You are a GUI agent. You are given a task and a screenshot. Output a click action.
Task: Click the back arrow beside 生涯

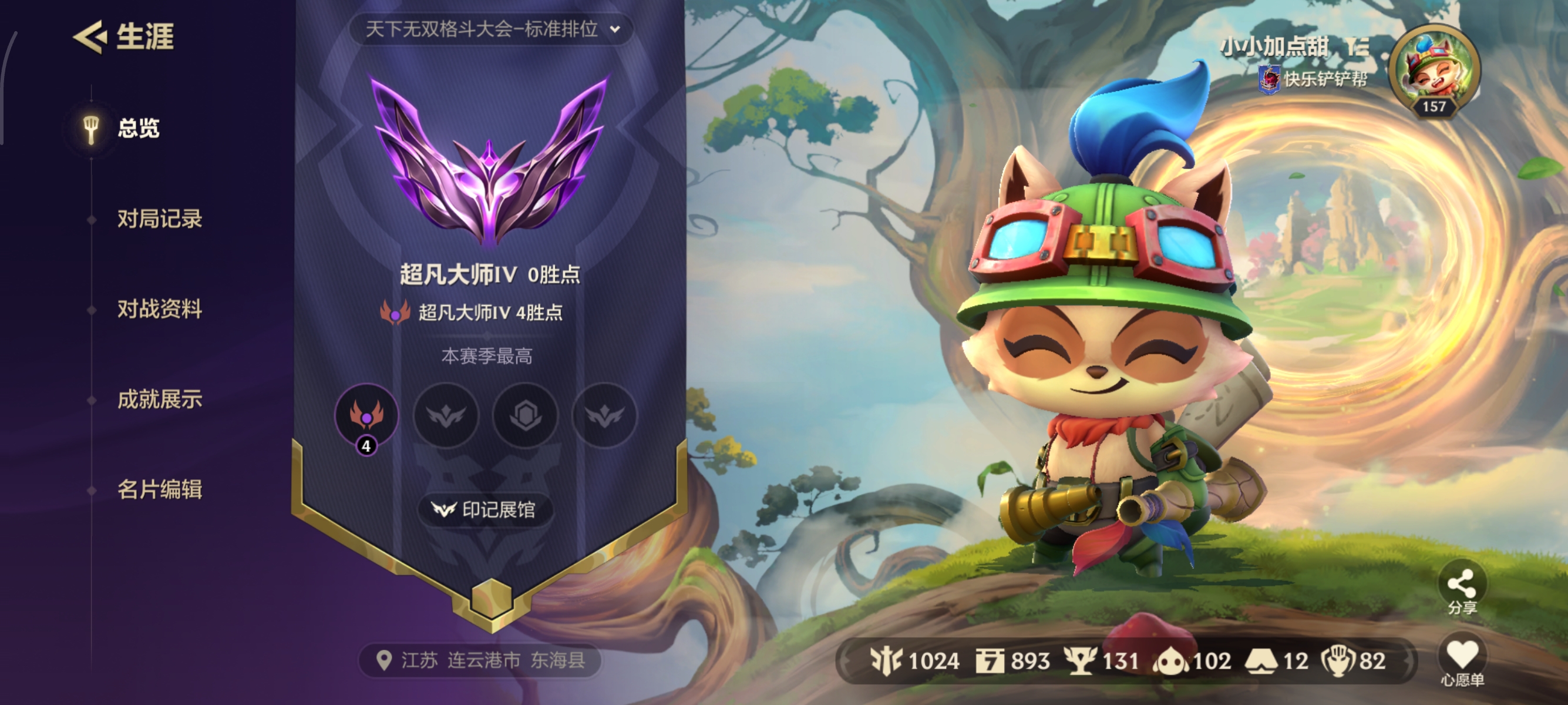[90, 38]
